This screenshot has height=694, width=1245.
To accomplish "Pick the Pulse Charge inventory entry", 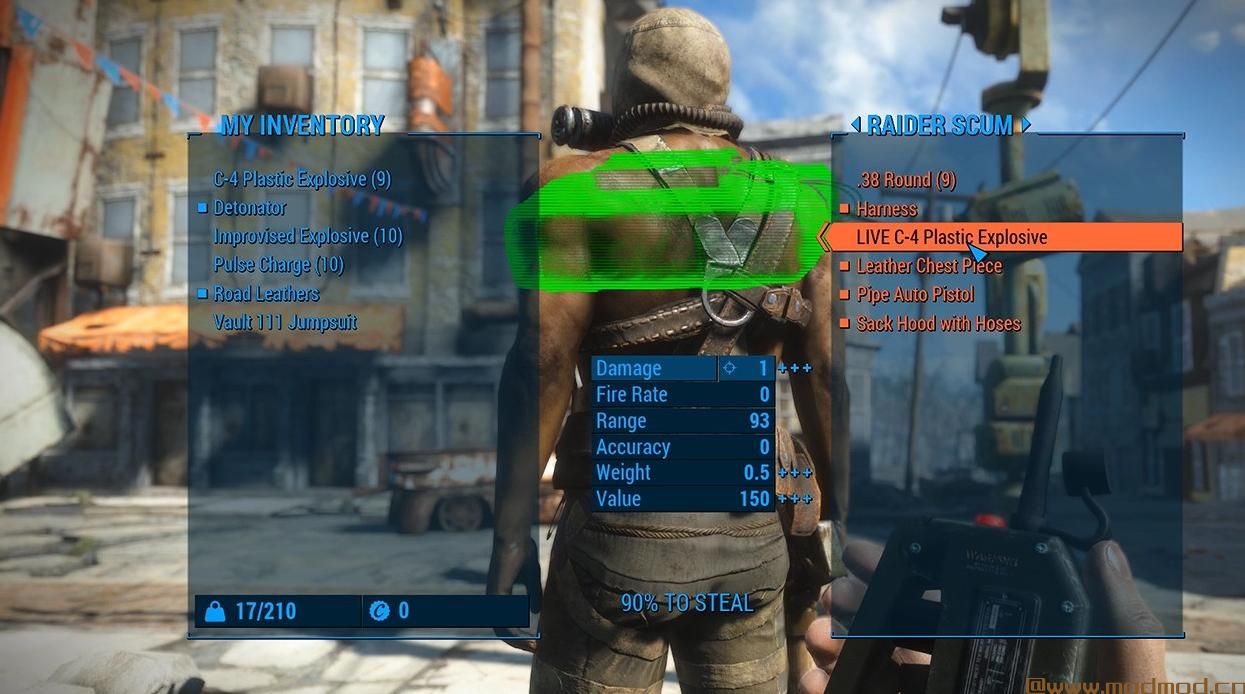I will tap(278, 265).
